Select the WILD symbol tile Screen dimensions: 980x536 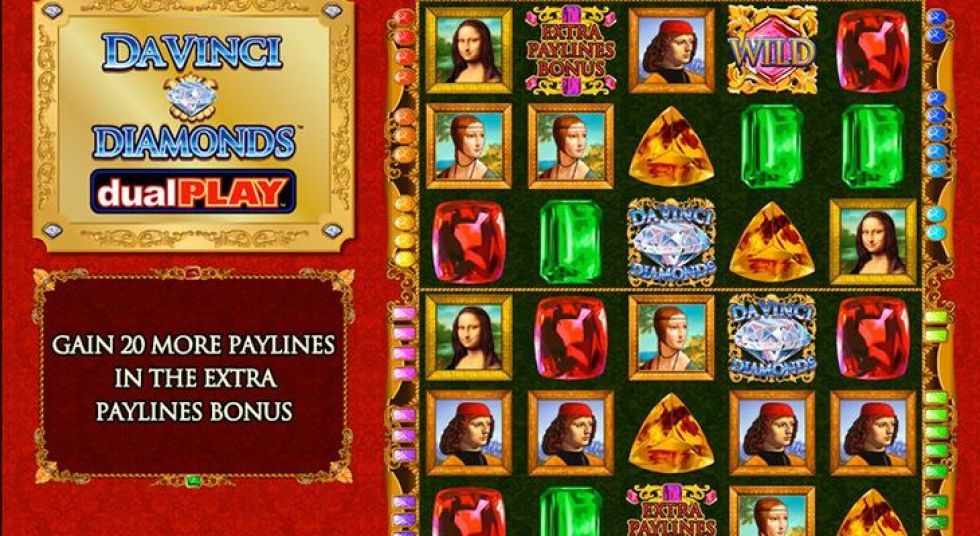click(770, 50)
